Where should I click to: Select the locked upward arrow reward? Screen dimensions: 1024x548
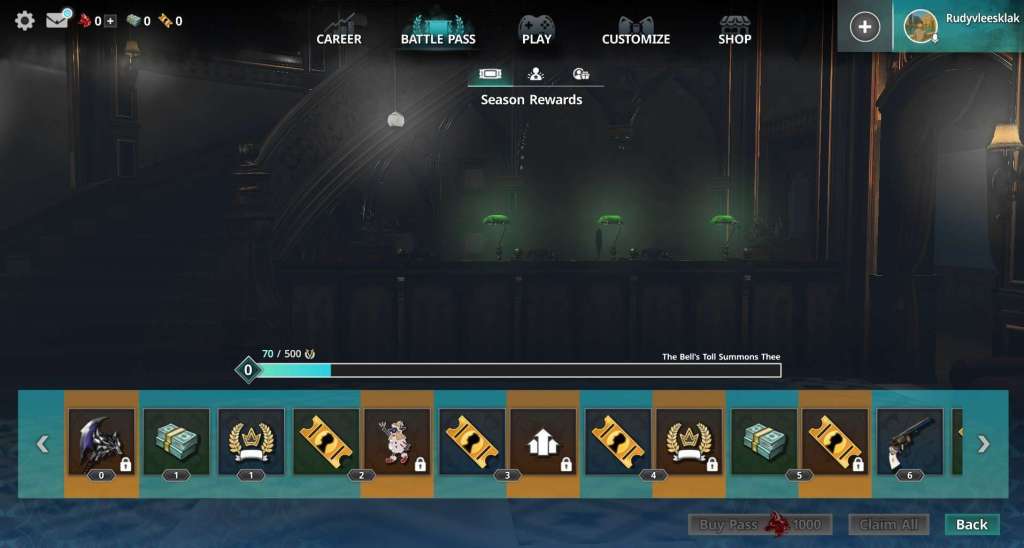543,441
